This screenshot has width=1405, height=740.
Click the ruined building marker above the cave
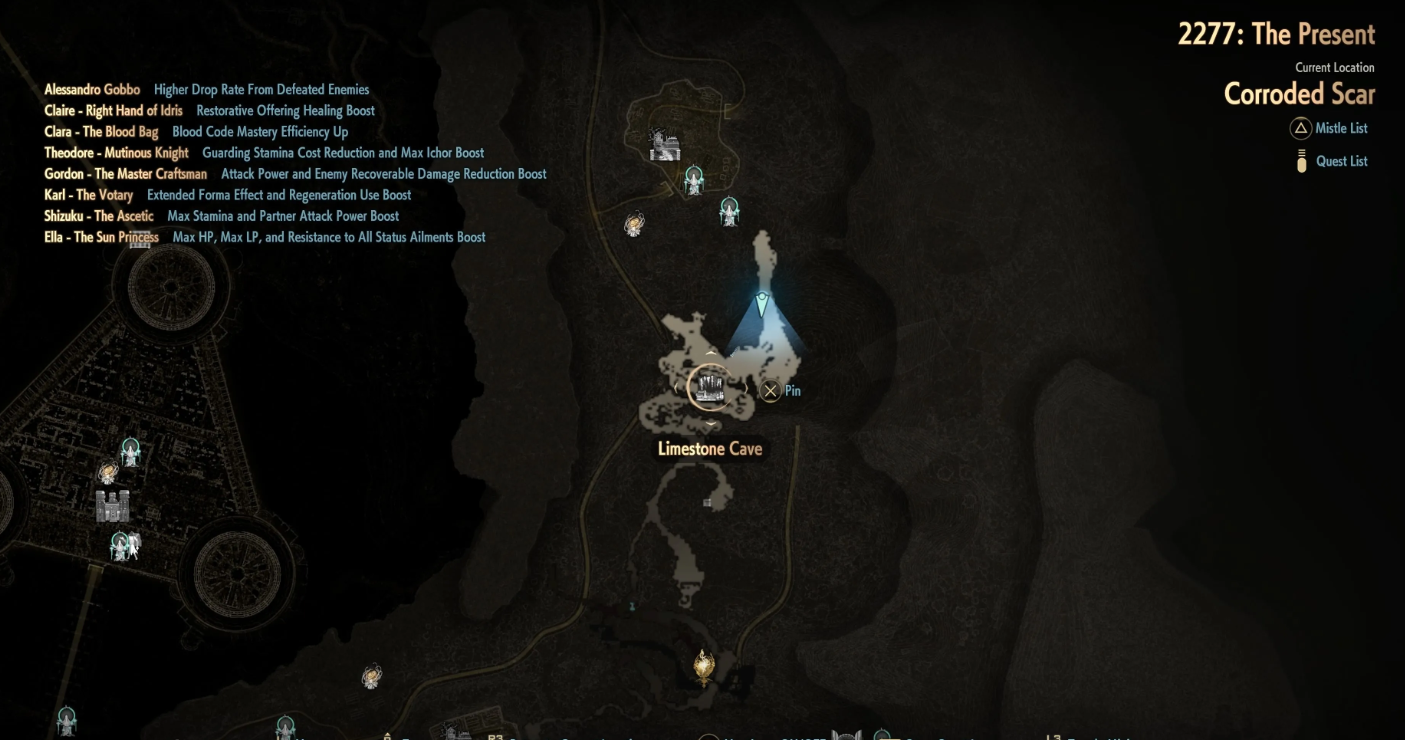coord(664,146)
